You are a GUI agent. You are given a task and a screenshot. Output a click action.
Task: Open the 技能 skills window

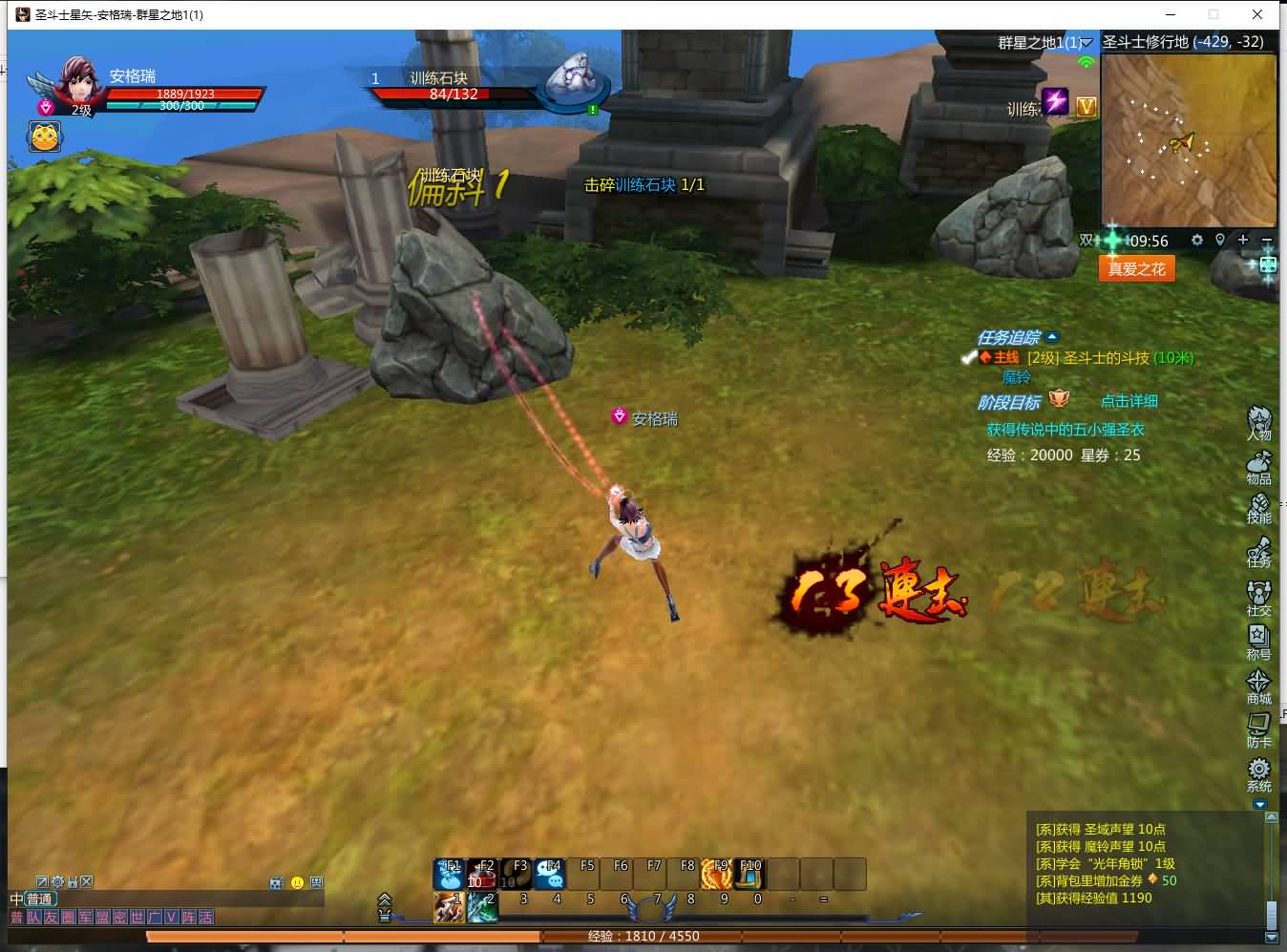click(1258, 509)
